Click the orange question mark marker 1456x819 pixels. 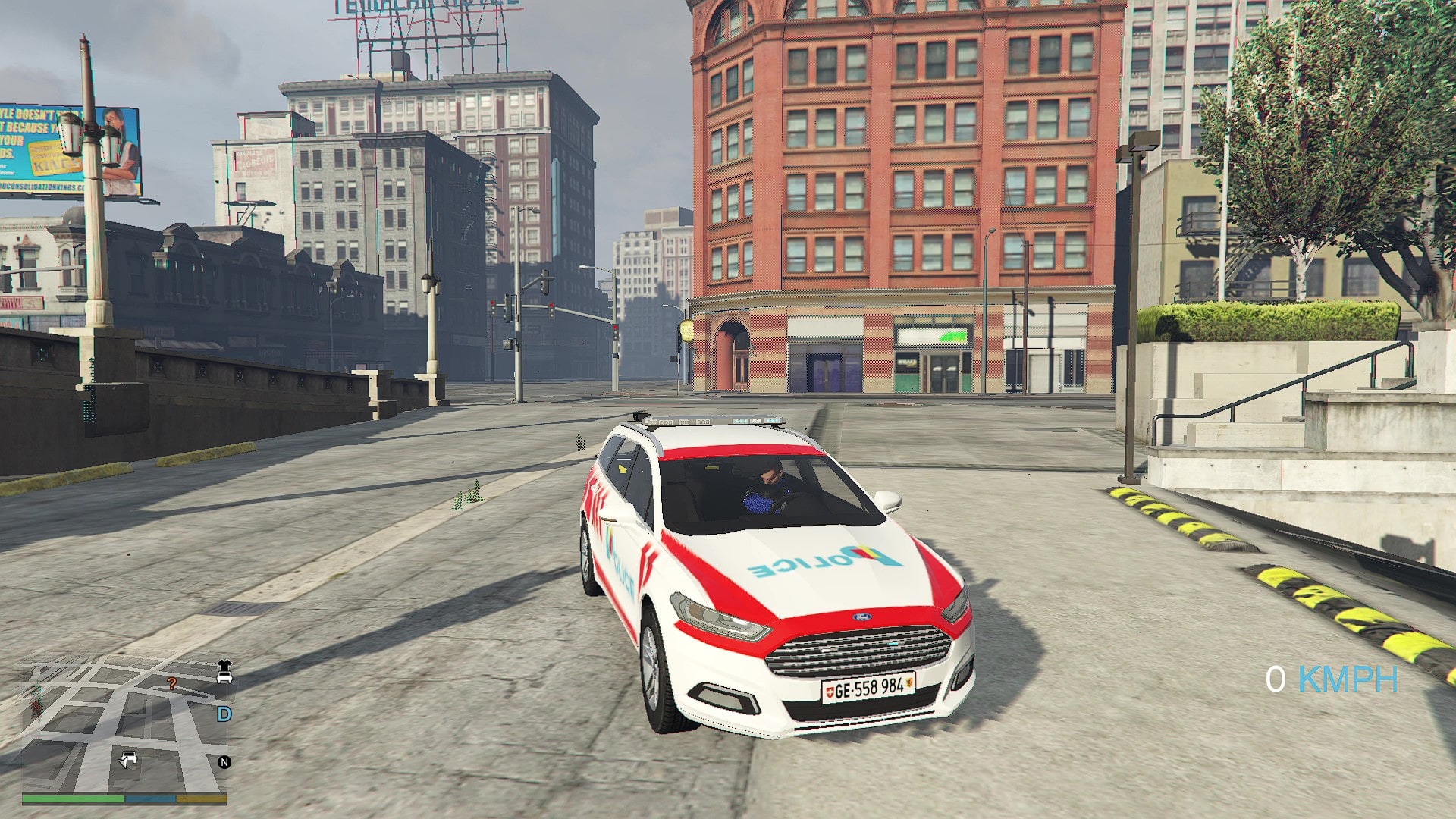[x=172, y=684]
